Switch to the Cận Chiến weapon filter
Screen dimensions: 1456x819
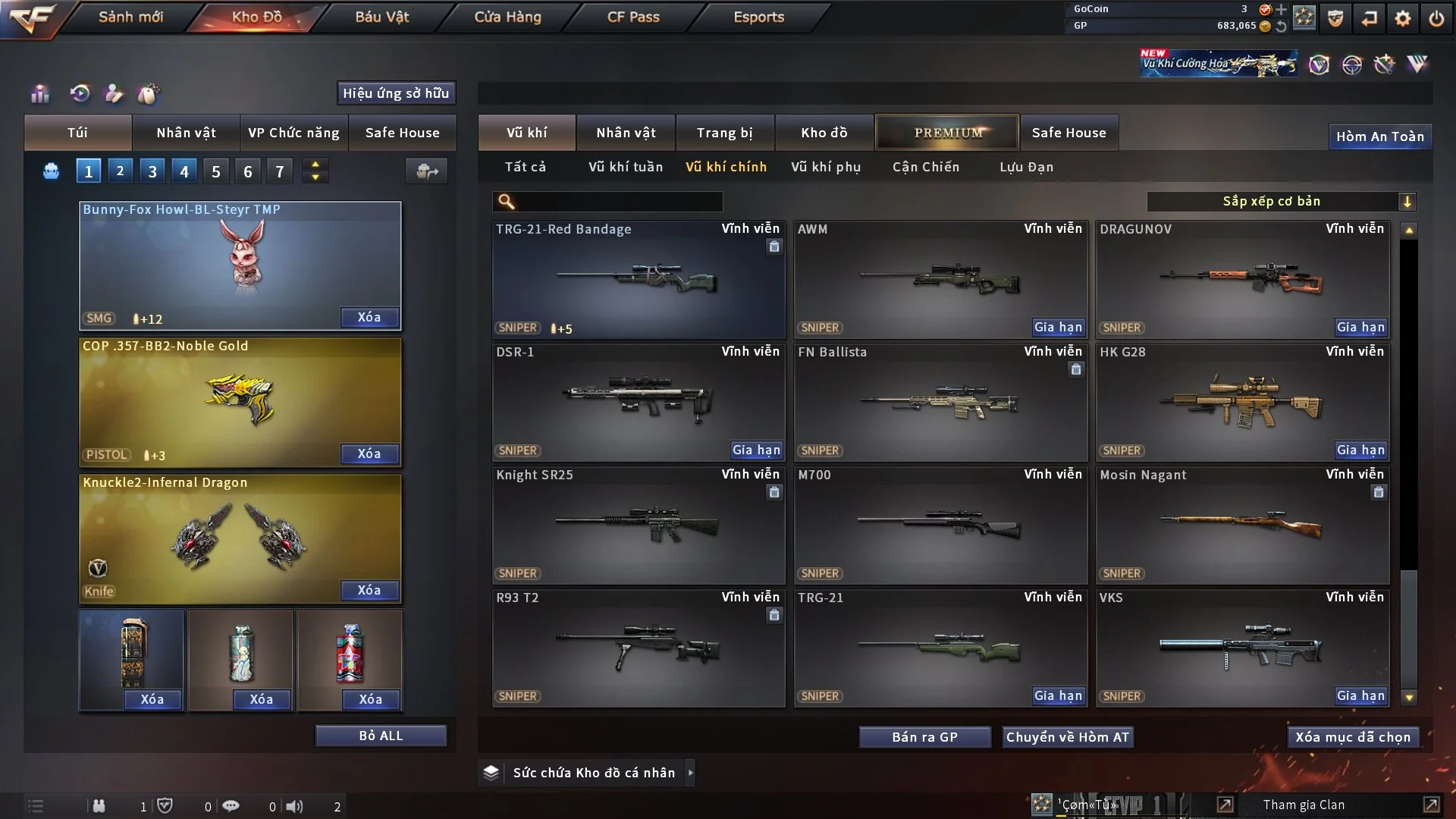925,167
